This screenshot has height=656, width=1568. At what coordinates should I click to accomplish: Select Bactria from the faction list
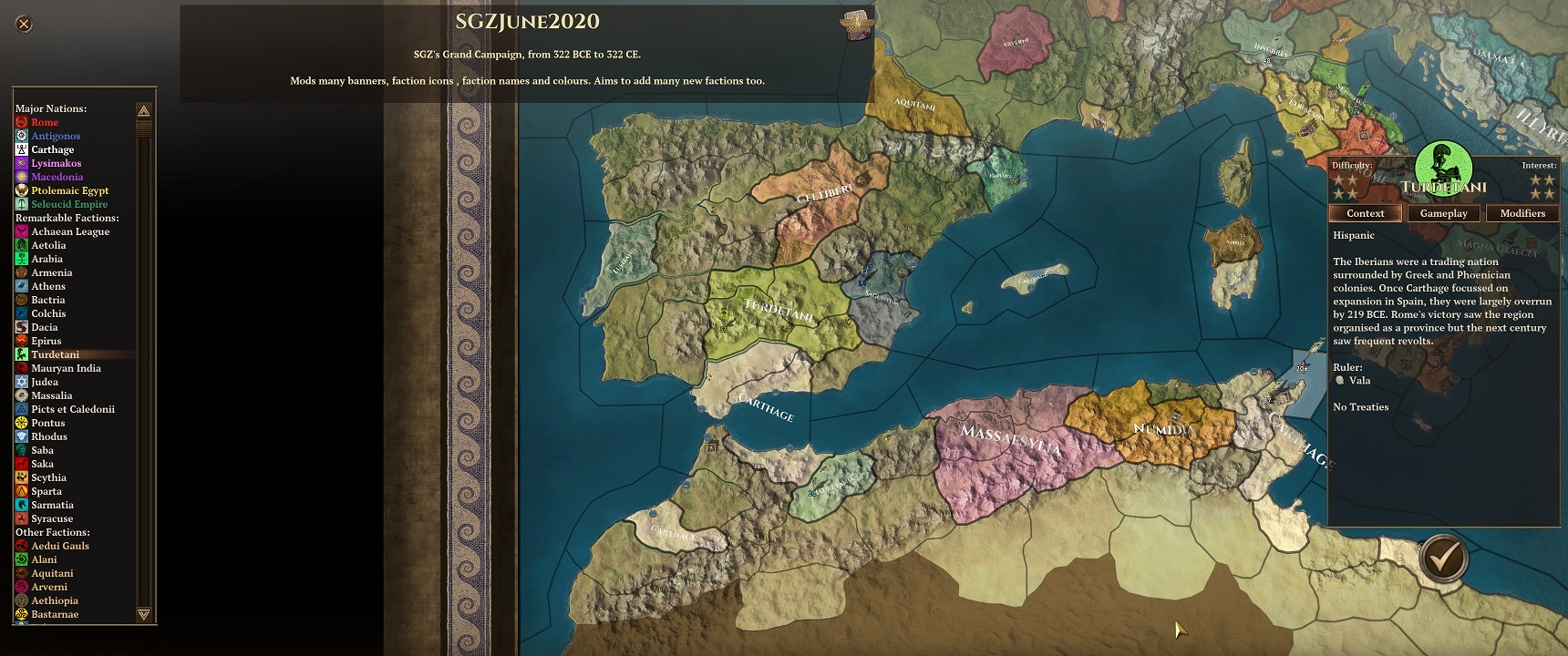(48, 300)
